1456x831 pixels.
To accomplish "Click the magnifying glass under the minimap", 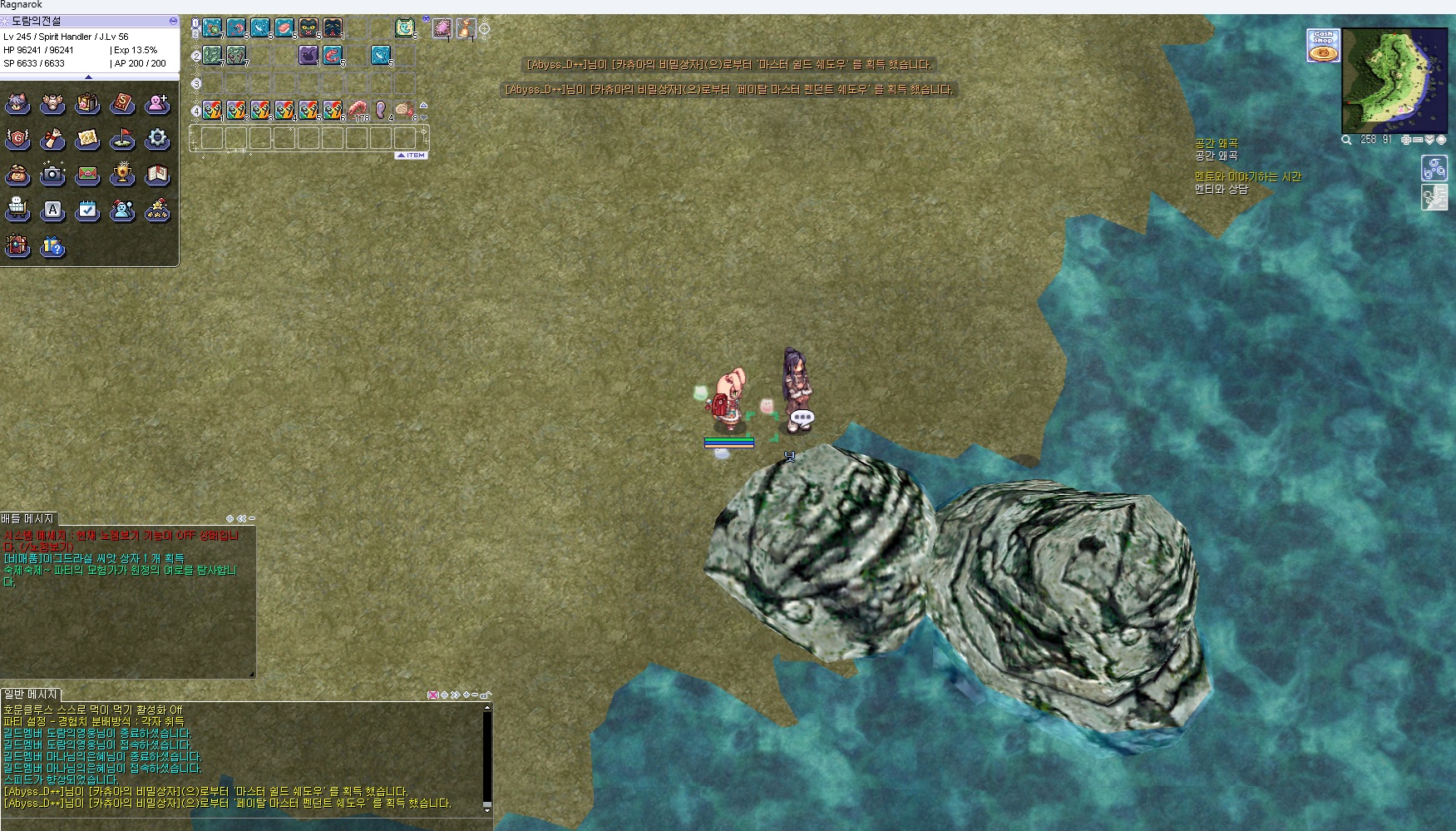I will (x=1346, y=140).
